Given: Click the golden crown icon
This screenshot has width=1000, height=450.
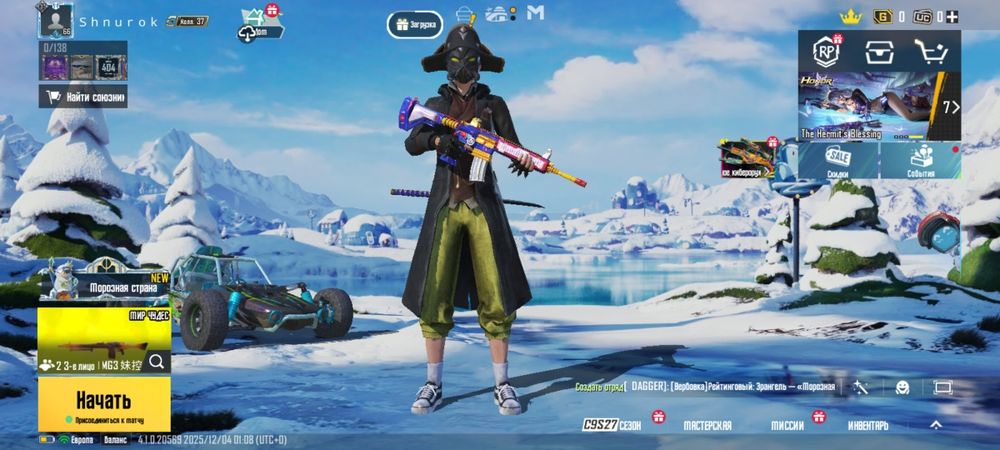Looking at the screenshot, I should click(x=850, y=16).
